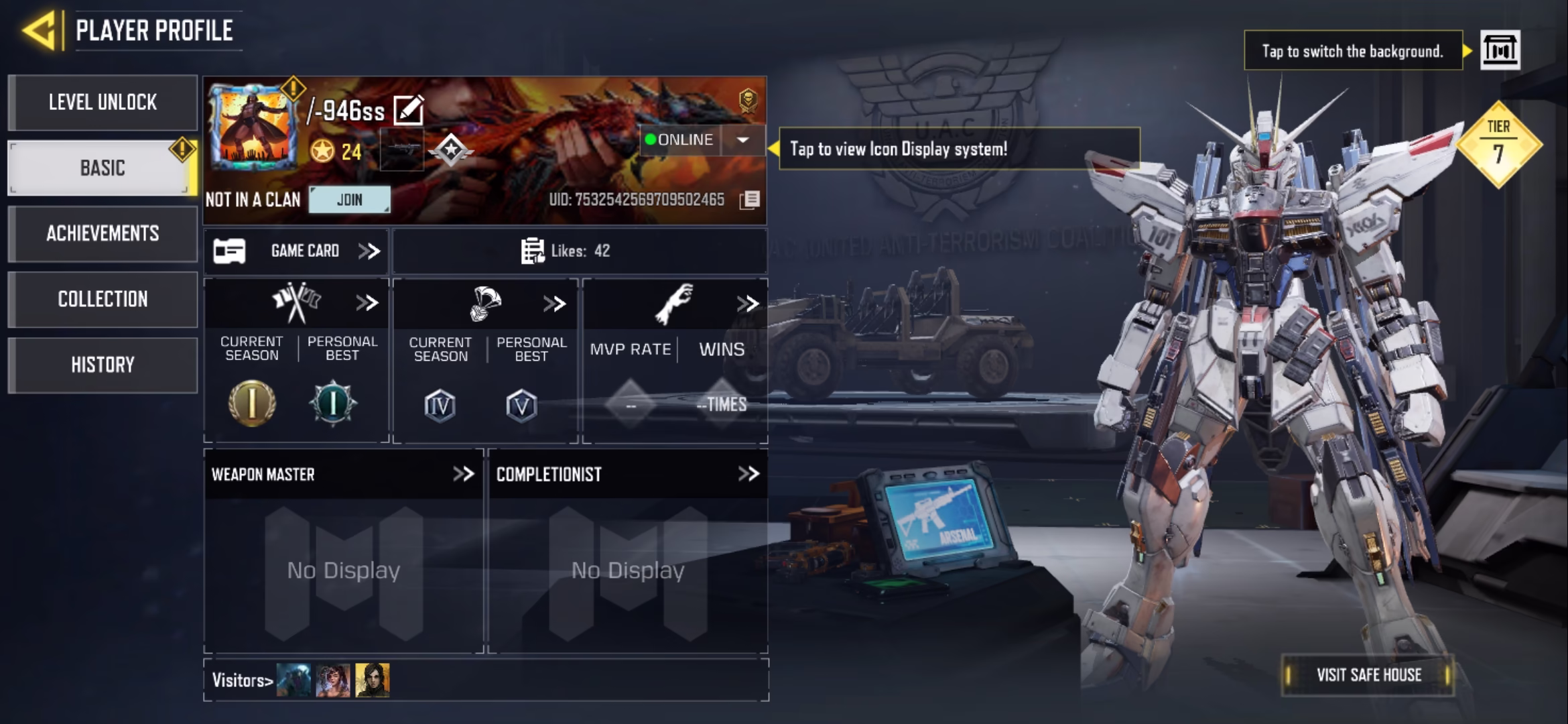
Task: Open the Game Card section
Action: click(296, 251)
